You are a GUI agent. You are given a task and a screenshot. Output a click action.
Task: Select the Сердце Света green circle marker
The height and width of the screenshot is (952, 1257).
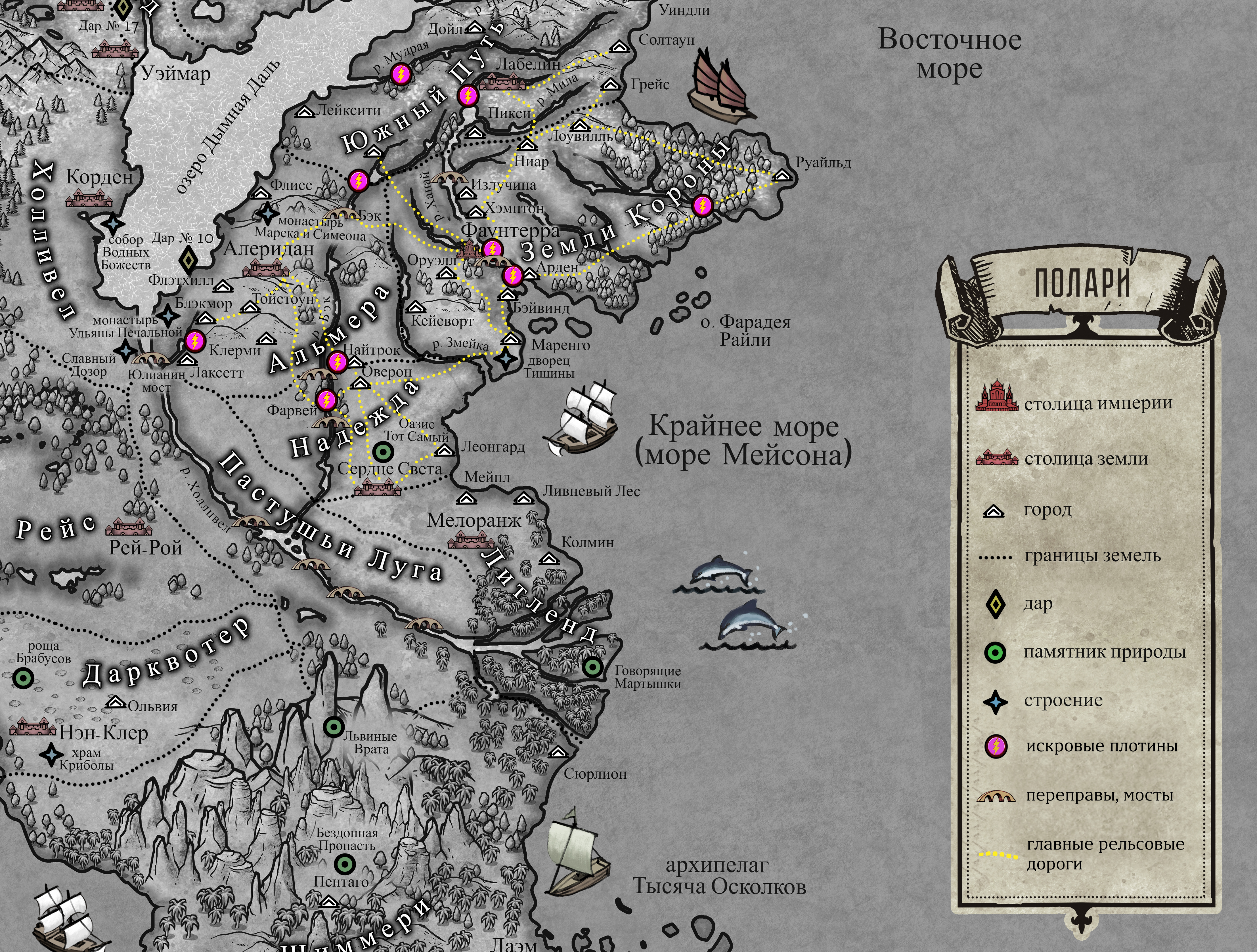[x=382, y=452]
